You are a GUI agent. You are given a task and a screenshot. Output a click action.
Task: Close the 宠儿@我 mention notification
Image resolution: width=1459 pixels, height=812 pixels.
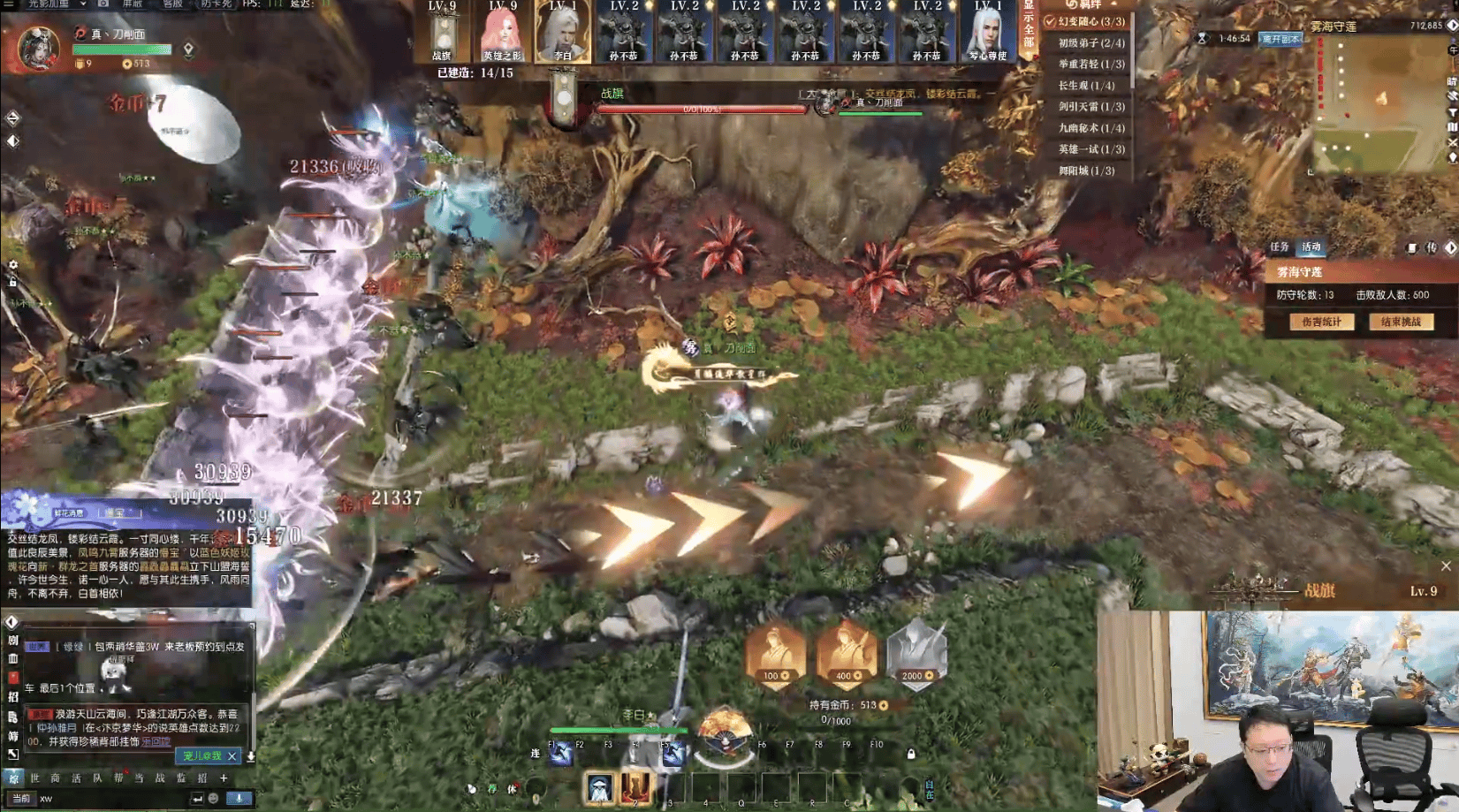(232, 756)
